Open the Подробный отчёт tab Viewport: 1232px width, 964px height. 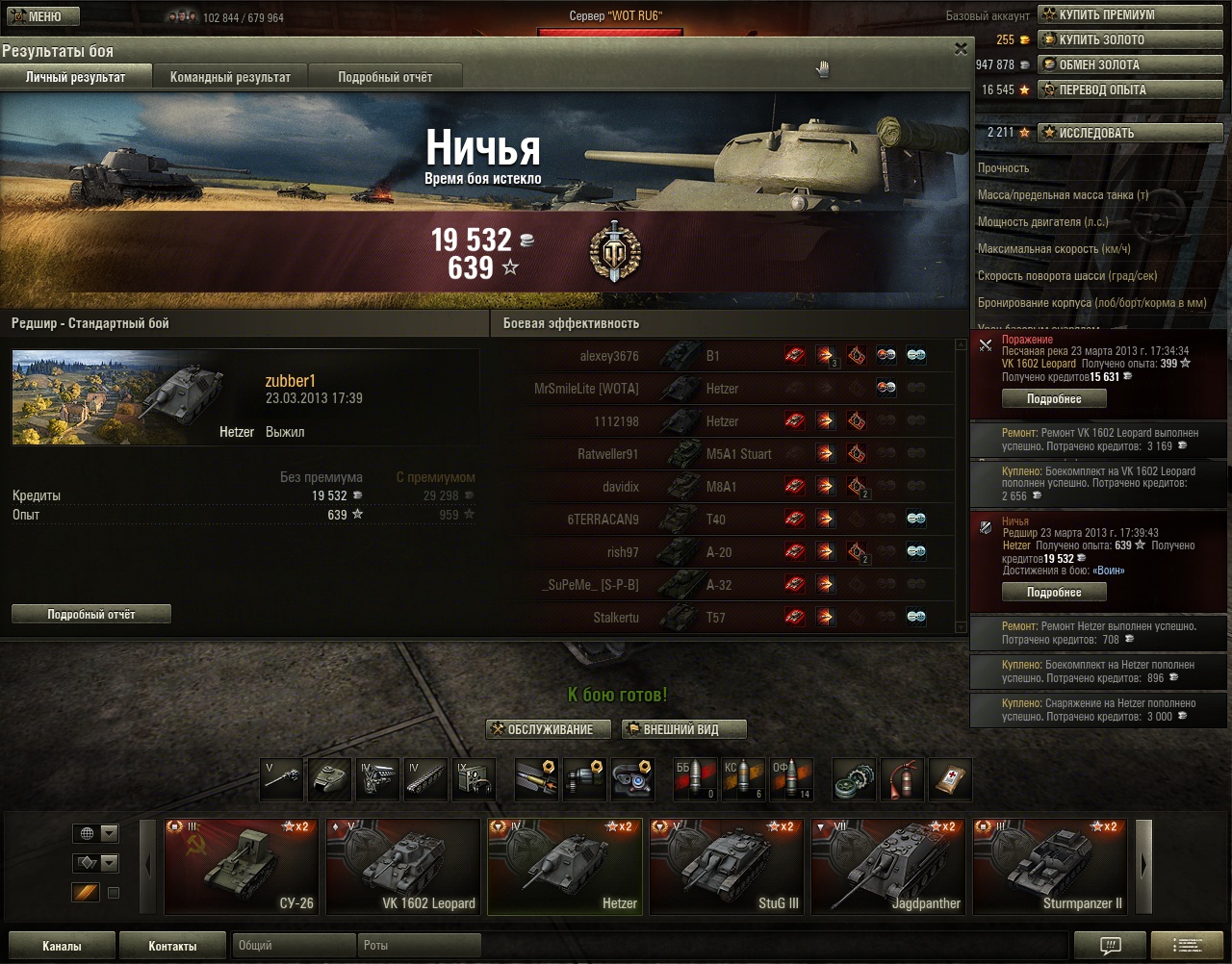pyautogui.click(x=385, y=77)
